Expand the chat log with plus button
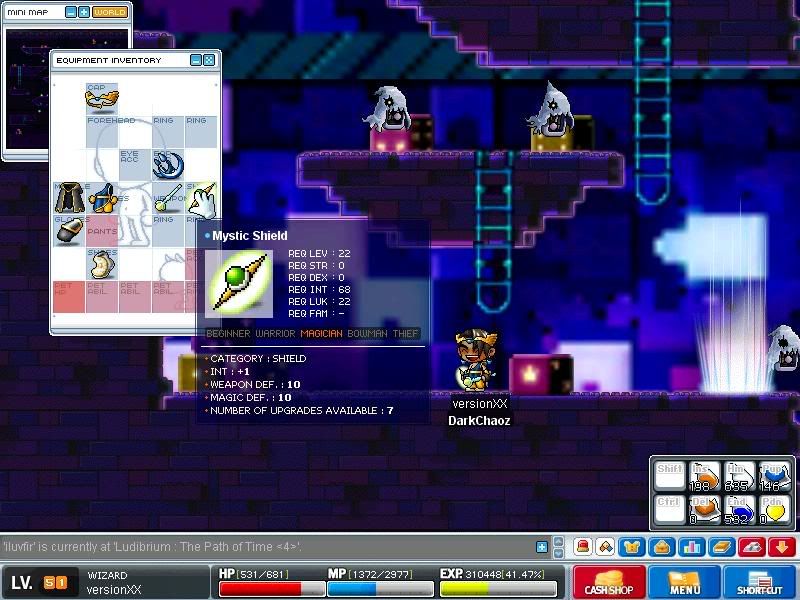The height and width of the screenshot is (600, 800). [x=542, y=547]
